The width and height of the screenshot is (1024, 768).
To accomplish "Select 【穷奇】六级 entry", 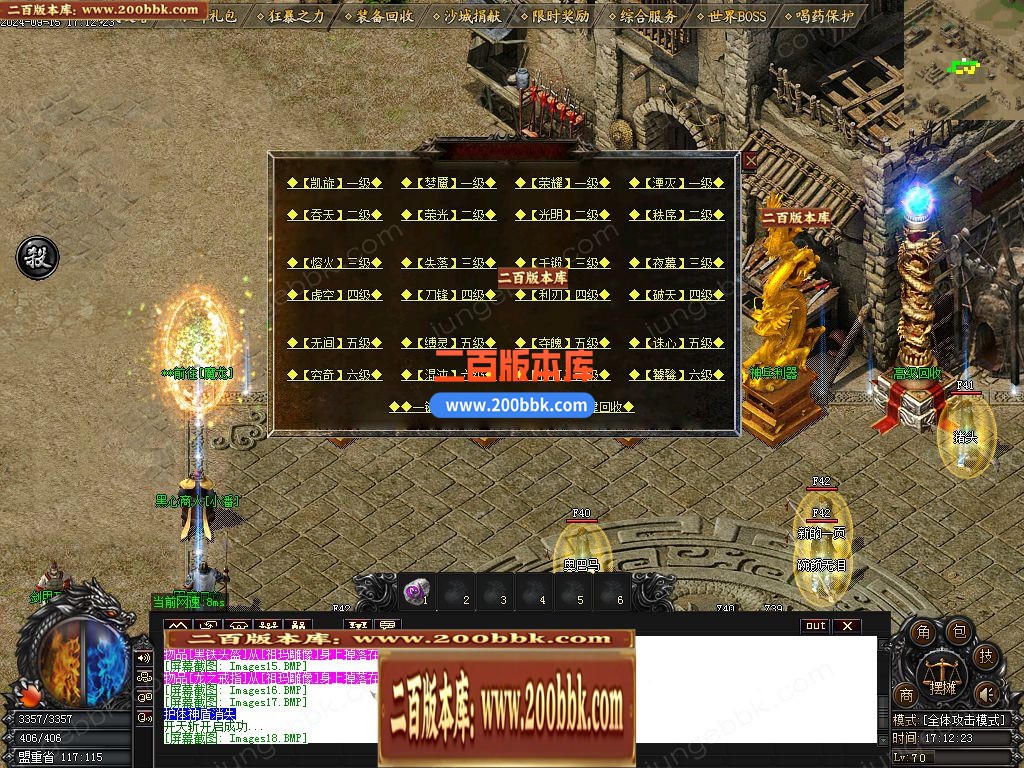I will [x=335, y=375].
